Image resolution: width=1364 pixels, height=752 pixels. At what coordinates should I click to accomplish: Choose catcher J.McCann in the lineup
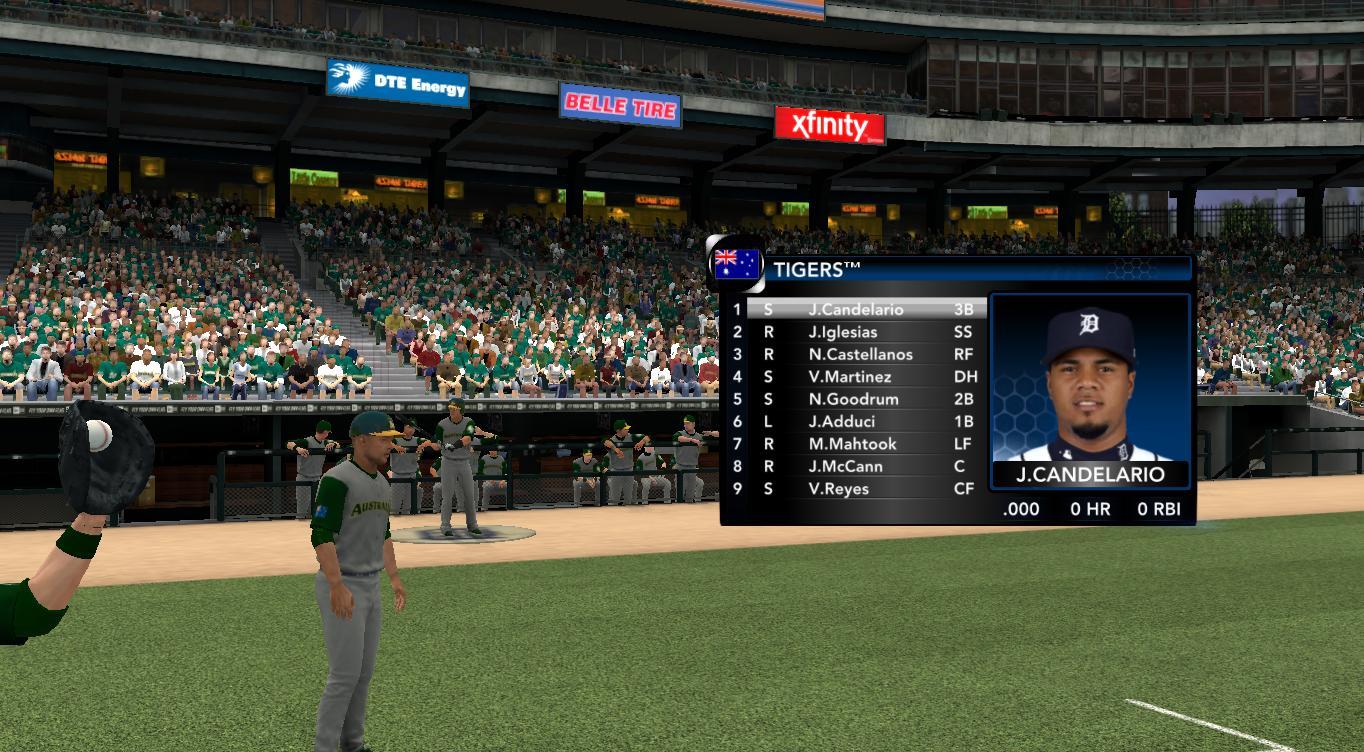tap(845, 466)
